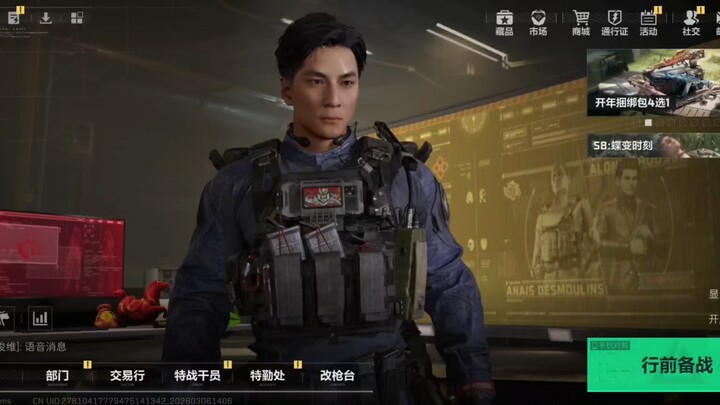720x405 pixels.
Task: Open the 特战干员 operators section
Action: click(x=196, y=376)
